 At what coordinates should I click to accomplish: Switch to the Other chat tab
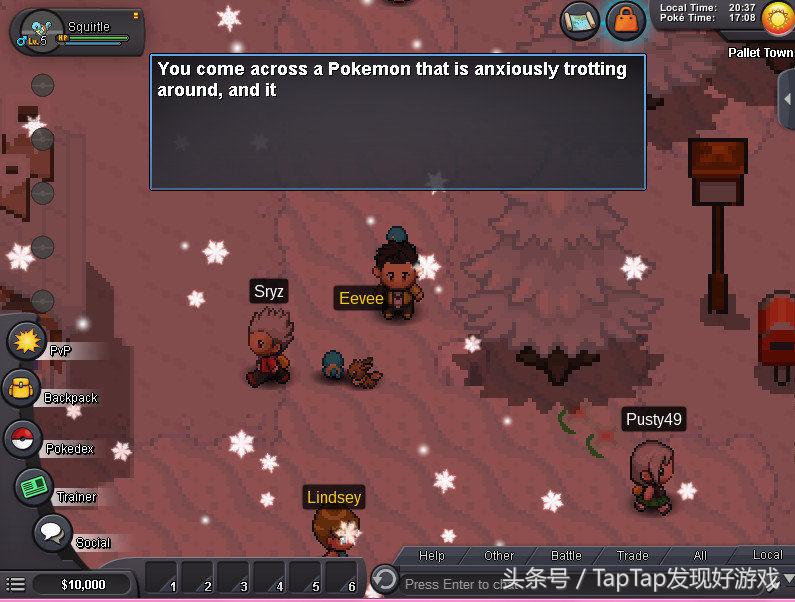[499, 555]
